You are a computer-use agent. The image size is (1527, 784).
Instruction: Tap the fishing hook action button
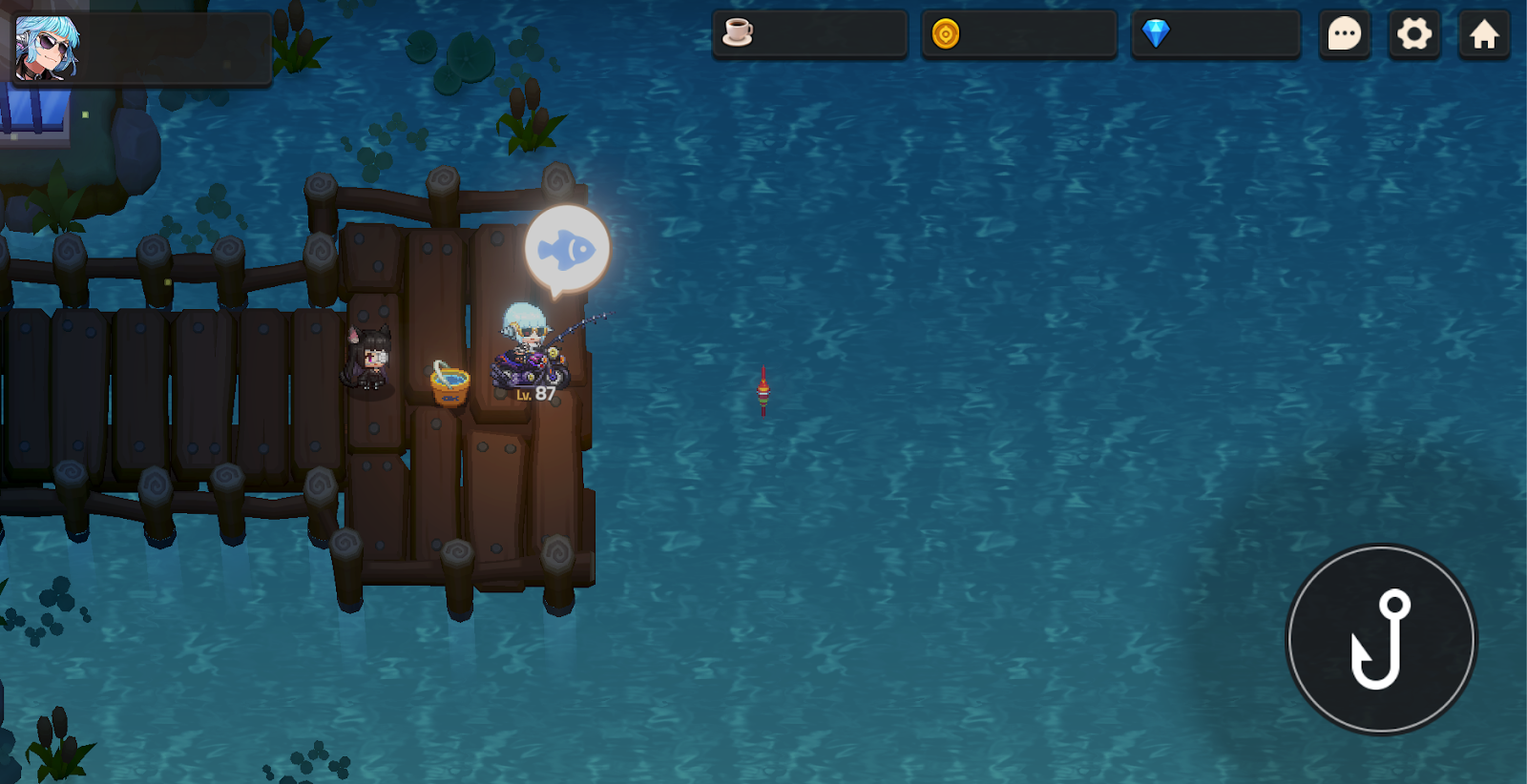(1381, 639)
